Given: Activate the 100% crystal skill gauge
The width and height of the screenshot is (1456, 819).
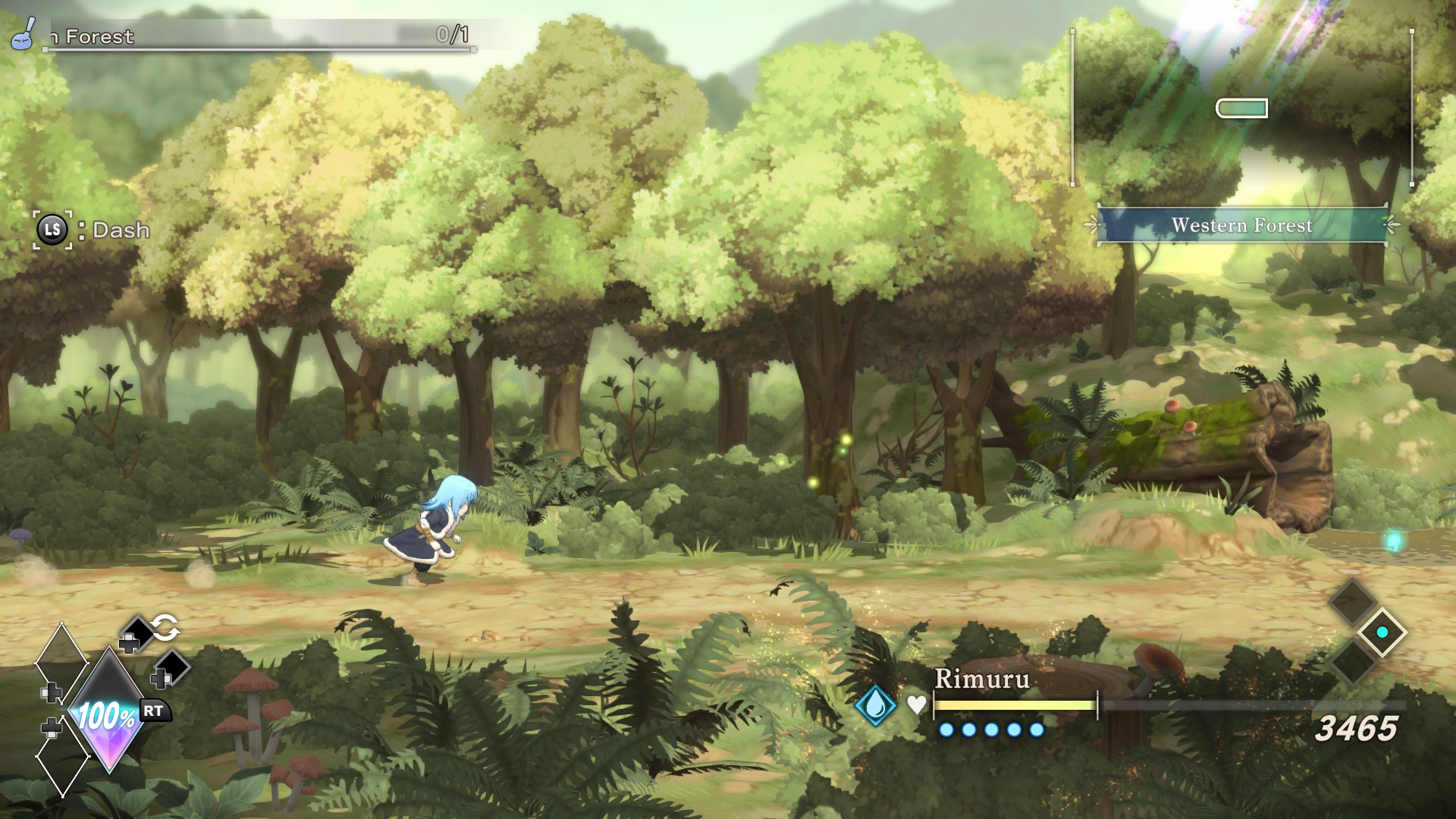Looking at the screenshot, I should [x=108, y=713].
